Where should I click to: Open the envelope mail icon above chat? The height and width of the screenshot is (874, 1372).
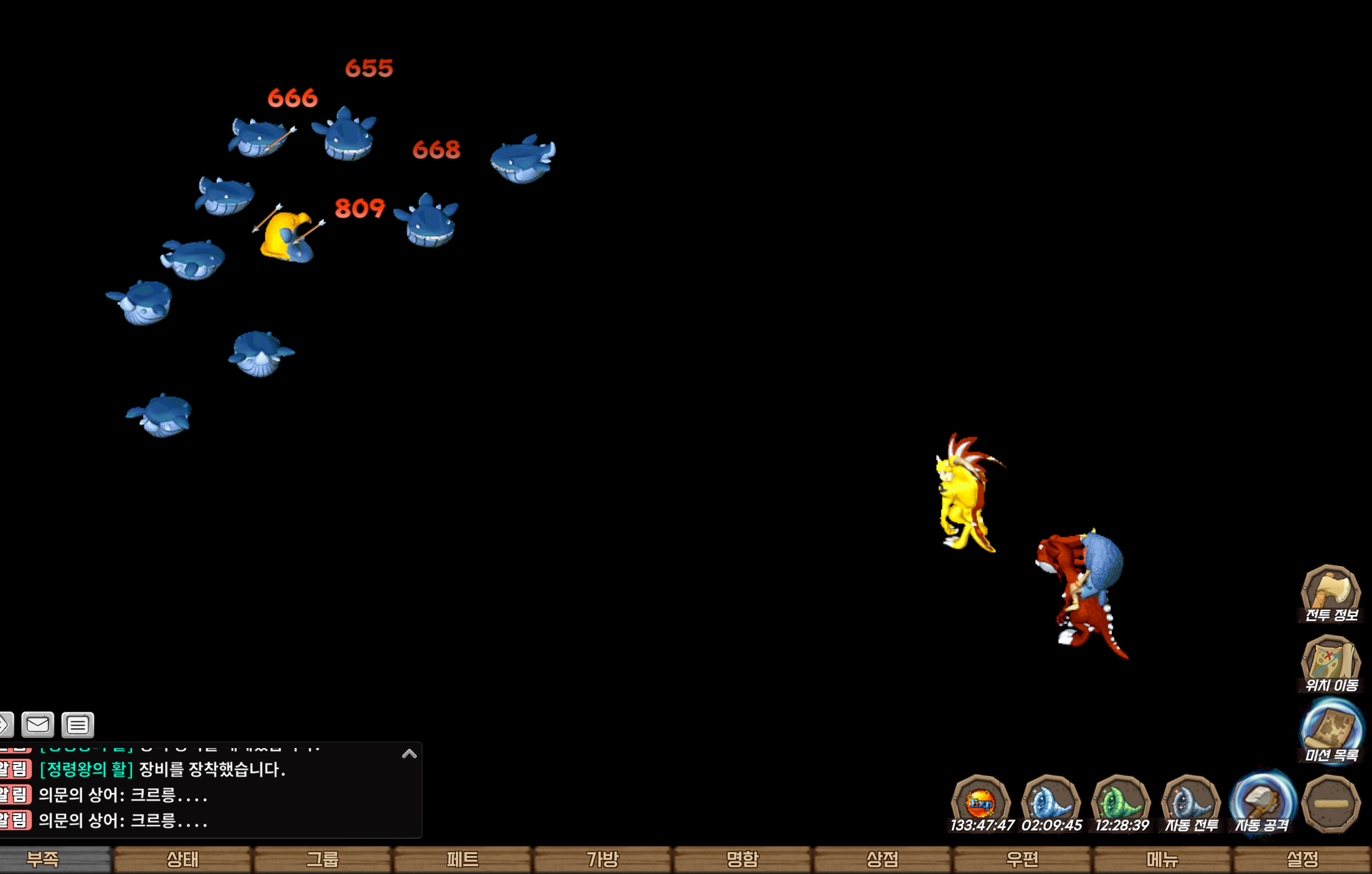(x=37, y=725)
